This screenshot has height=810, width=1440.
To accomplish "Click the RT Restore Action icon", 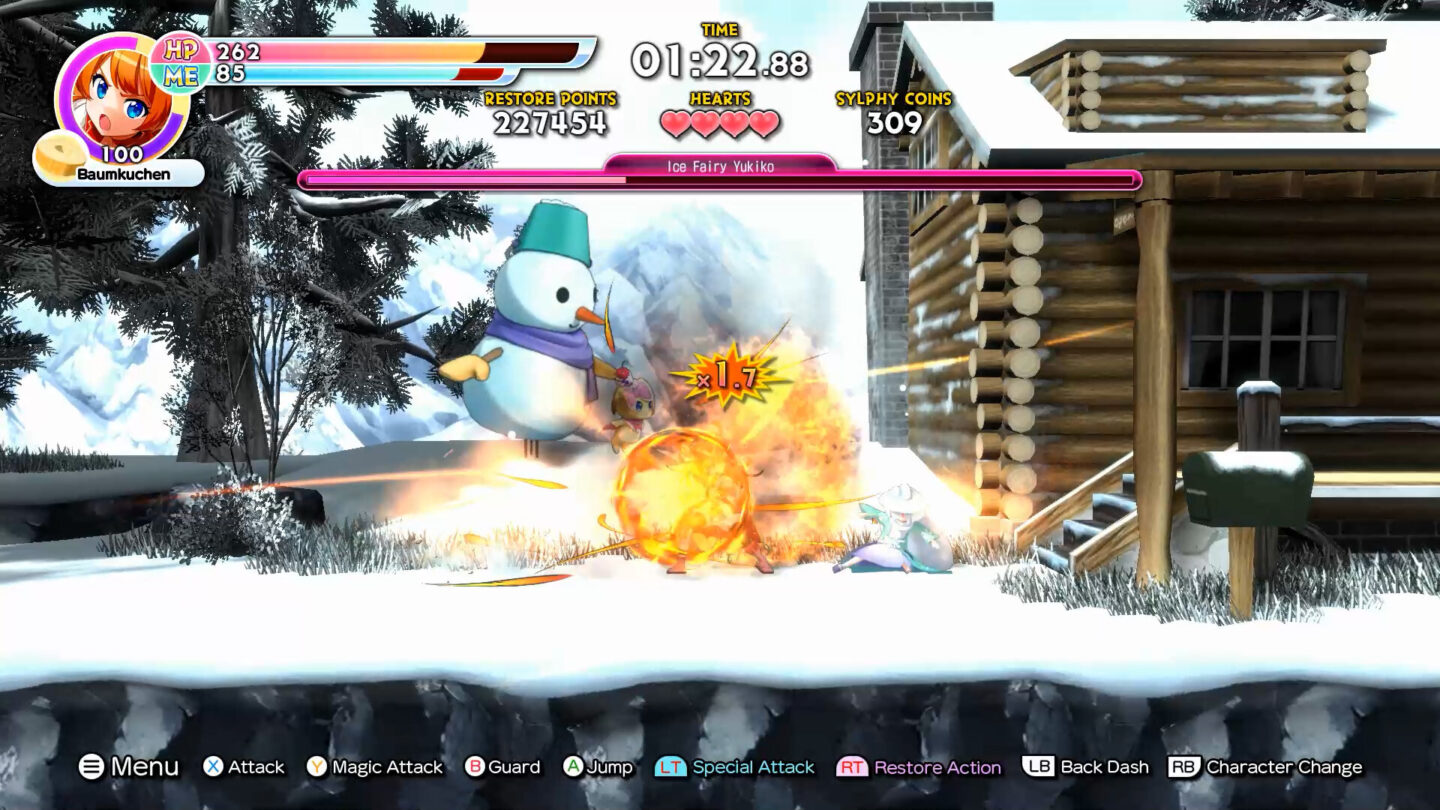I will point(852,767).
